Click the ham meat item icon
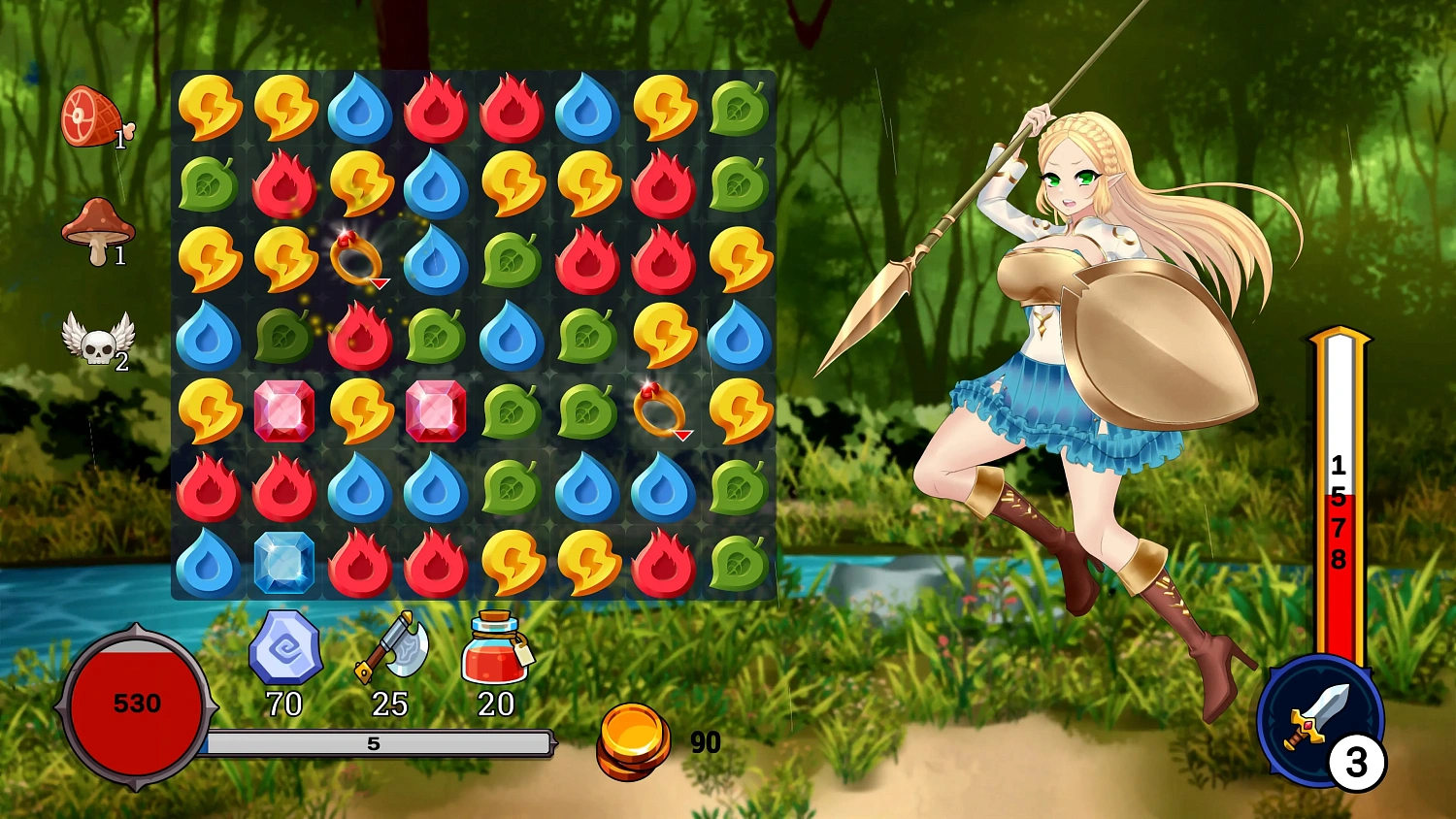 coord(91,117)
